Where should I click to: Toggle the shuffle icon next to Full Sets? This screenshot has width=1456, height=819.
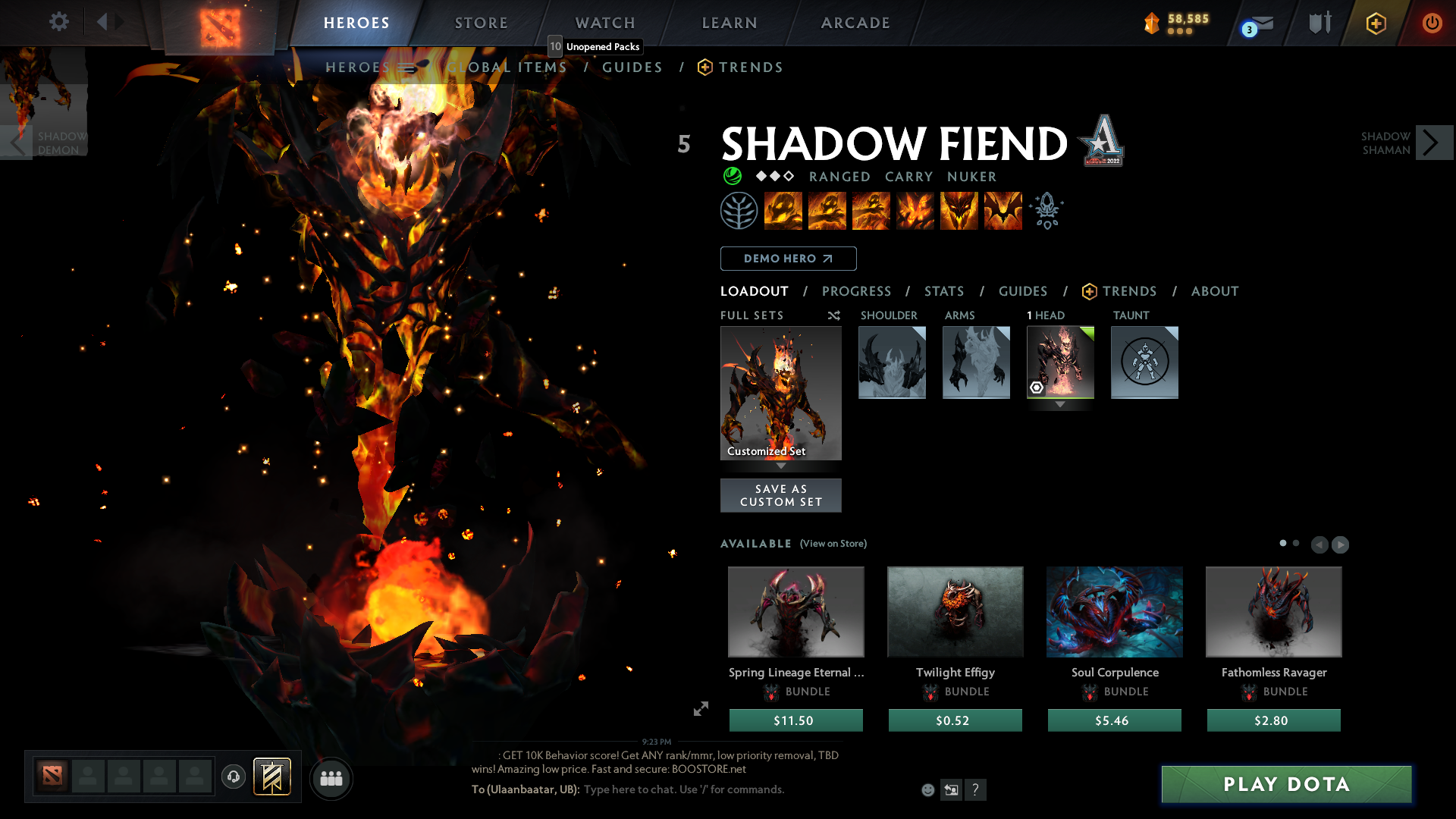point(833,315)
